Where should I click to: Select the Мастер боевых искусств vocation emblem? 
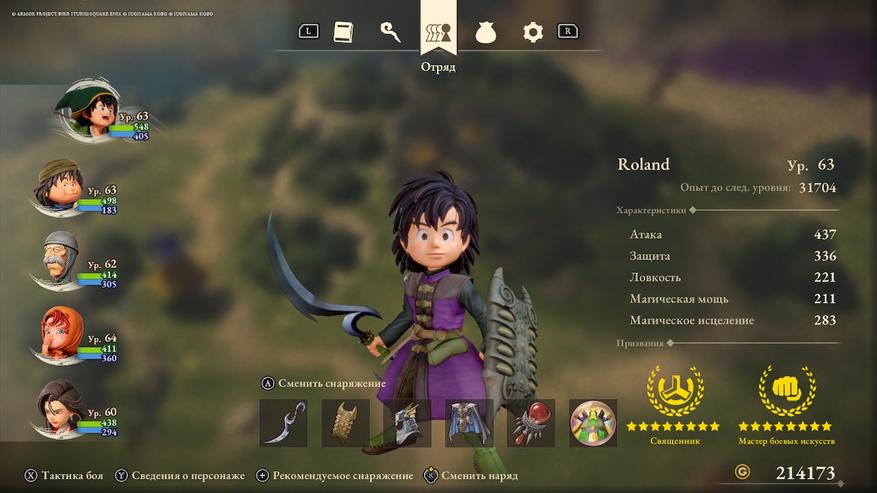tap(786, 391)
